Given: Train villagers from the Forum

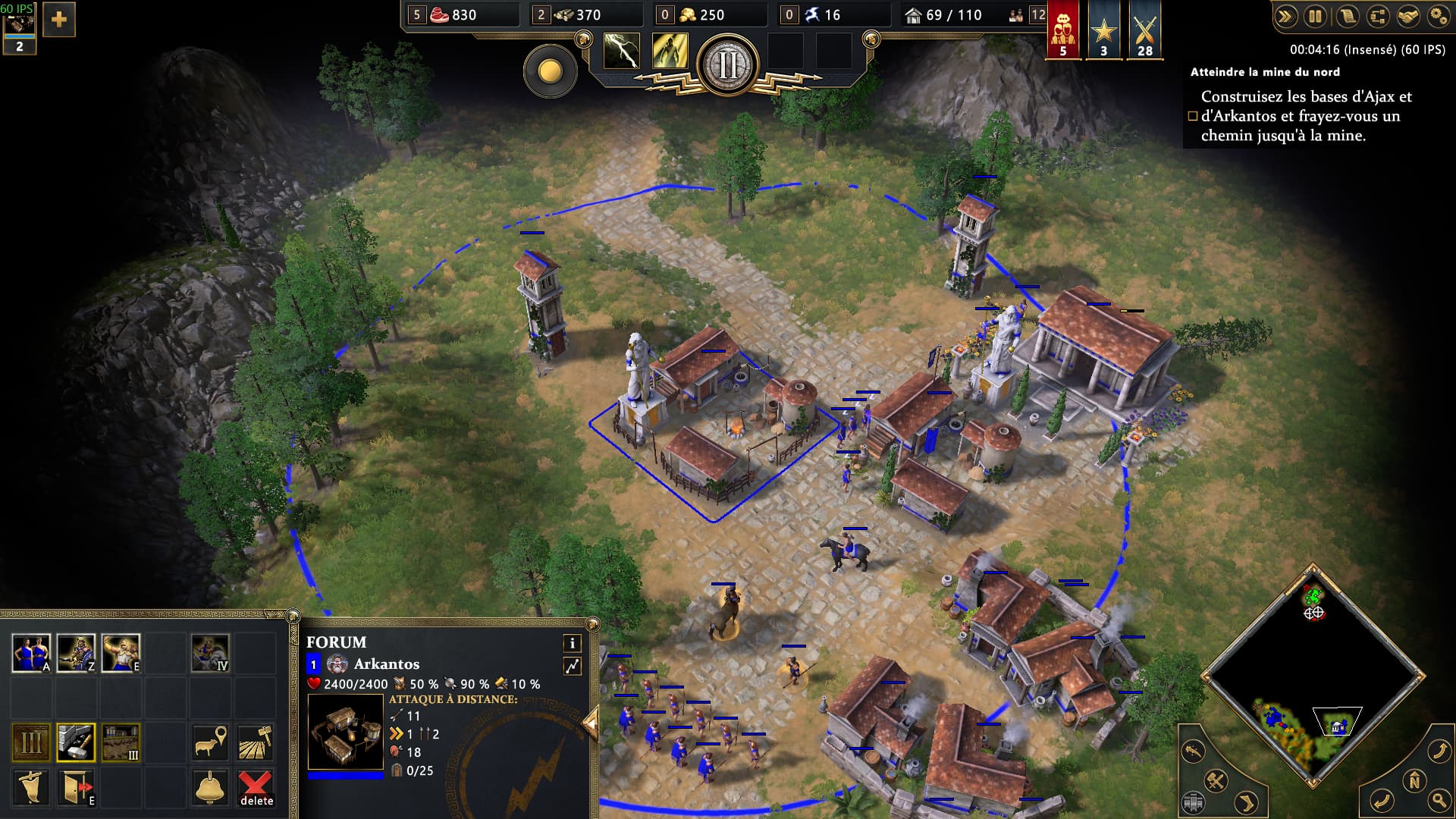Looking at the screenshot, I should [x=31, y=653].
